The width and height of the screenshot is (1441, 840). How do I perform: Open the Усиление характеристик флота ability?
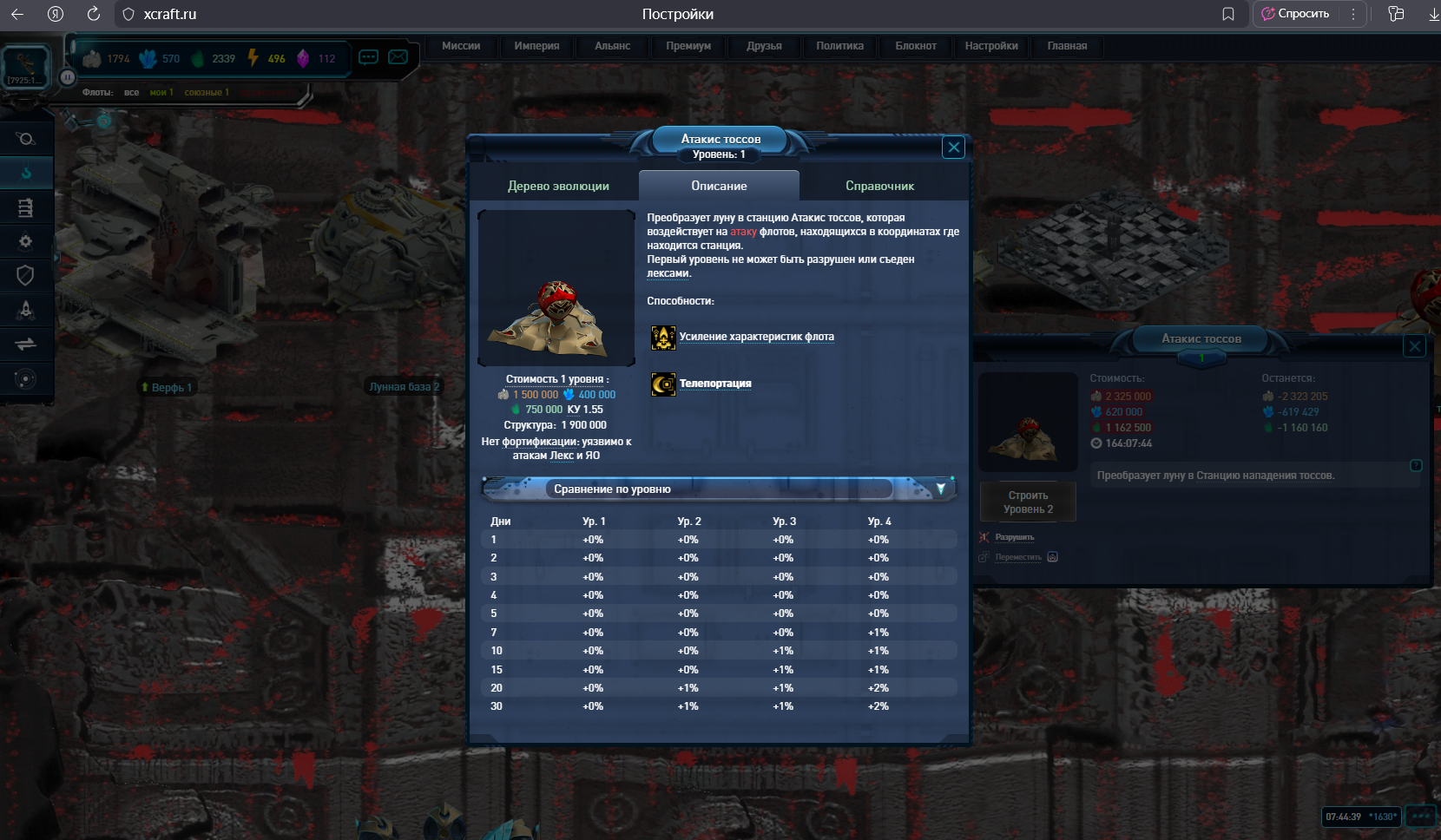click(x=756, y=337)
